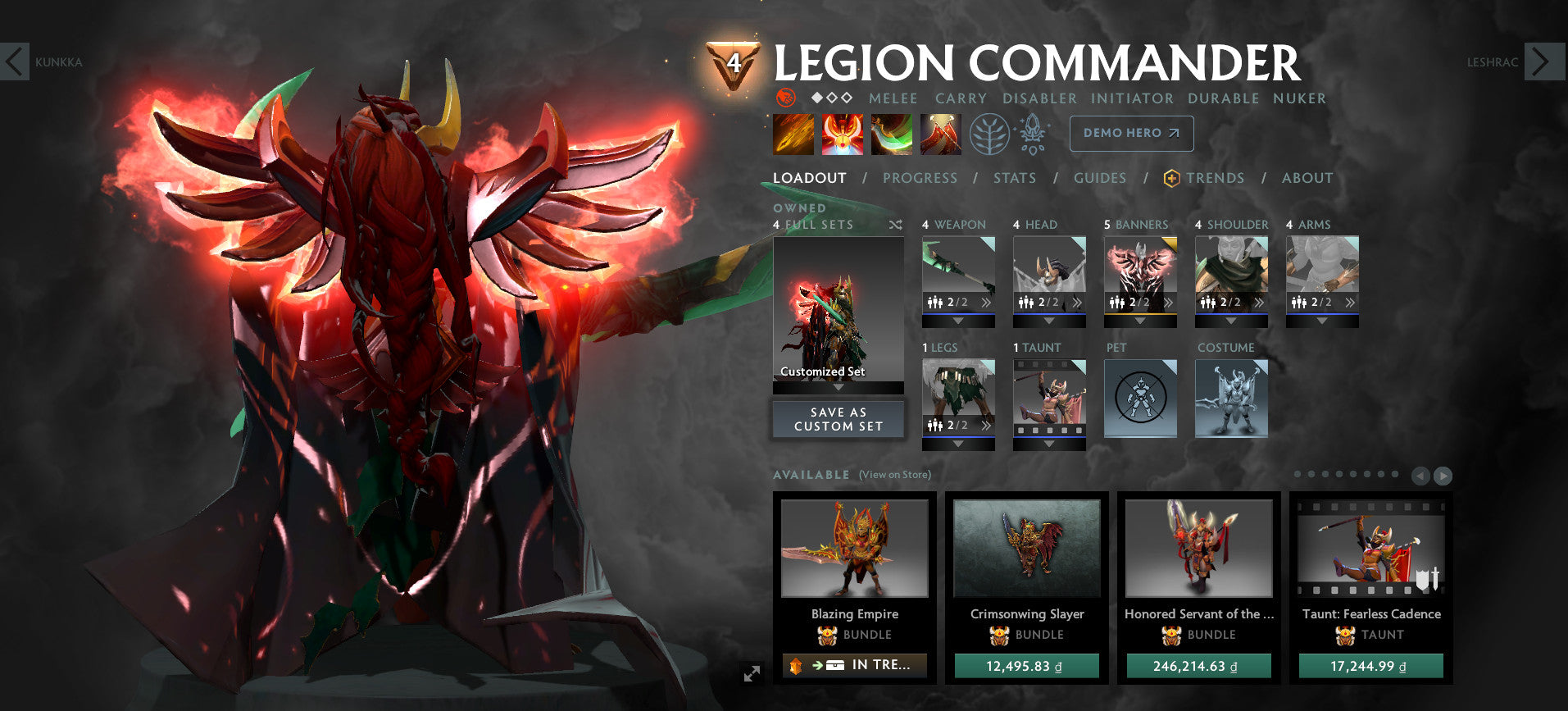The width and height of the screenshot is (1568, 711).
Task: Select the Crimsonwing Slayer bundle thumbnail
Action: [x=1028, y=549]
